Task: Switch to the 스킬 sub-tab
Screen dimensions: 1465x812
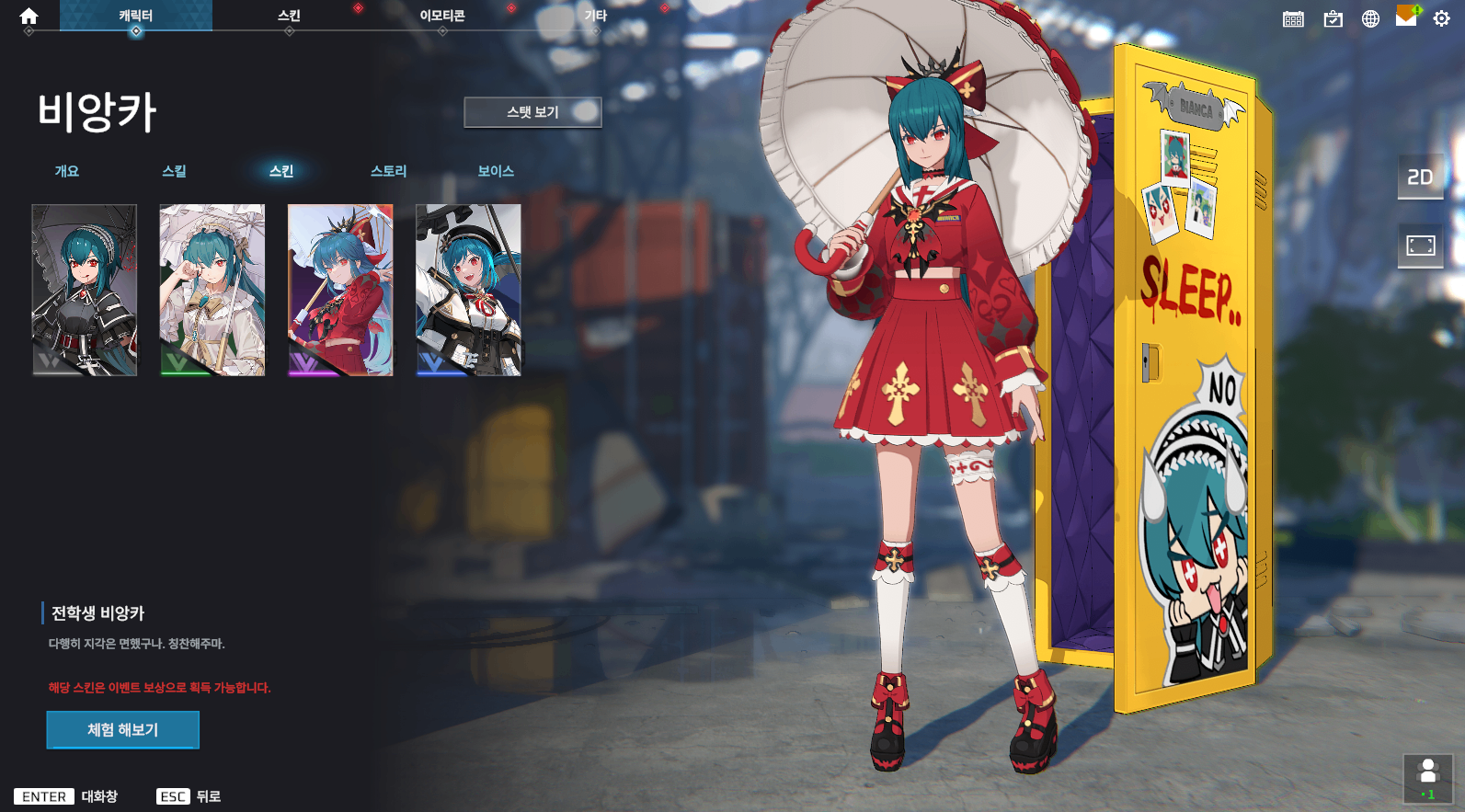Action: [174, 171]
